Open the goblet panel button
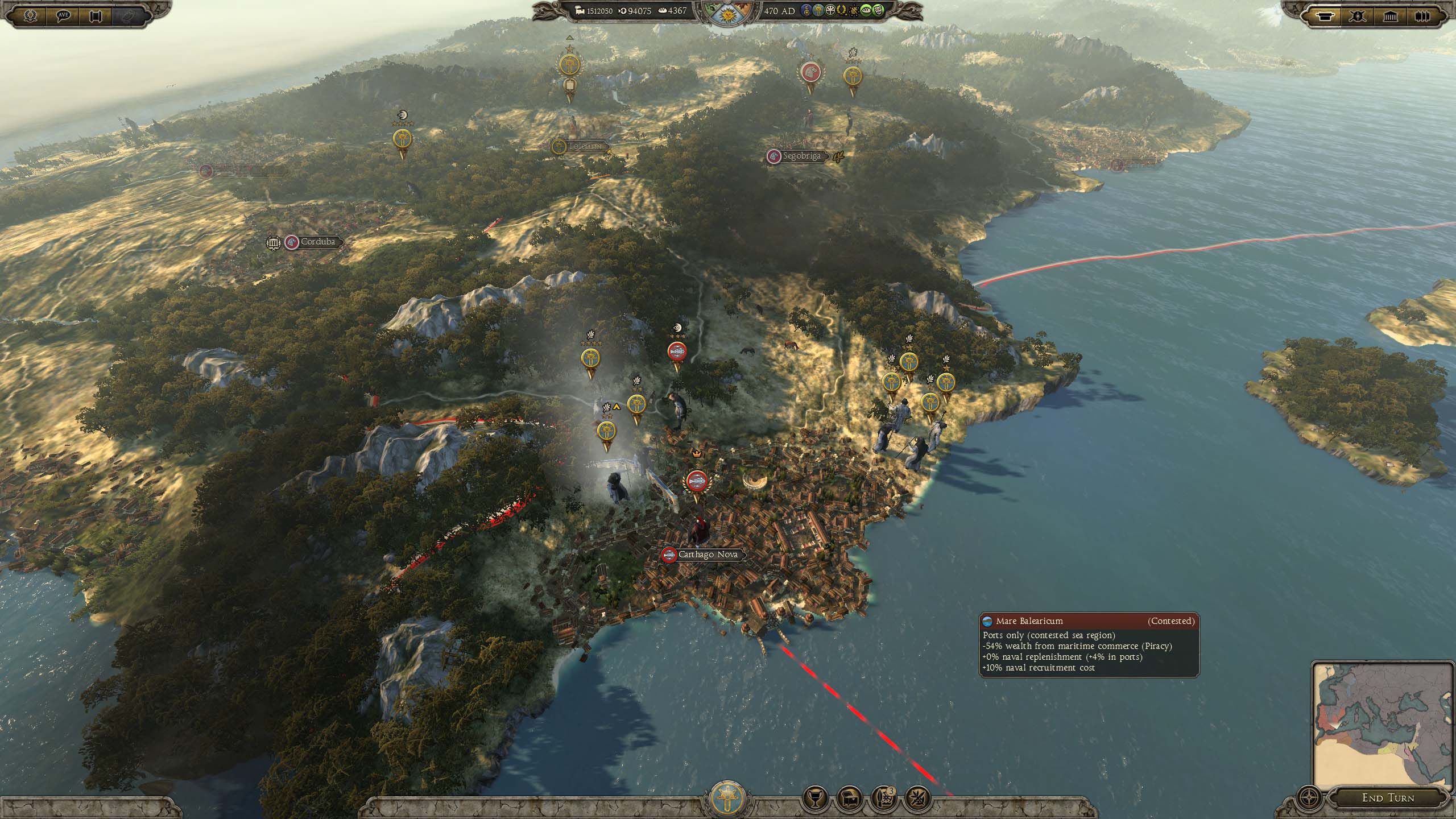This screenshot has width=1456, height=819. point(814,799)
